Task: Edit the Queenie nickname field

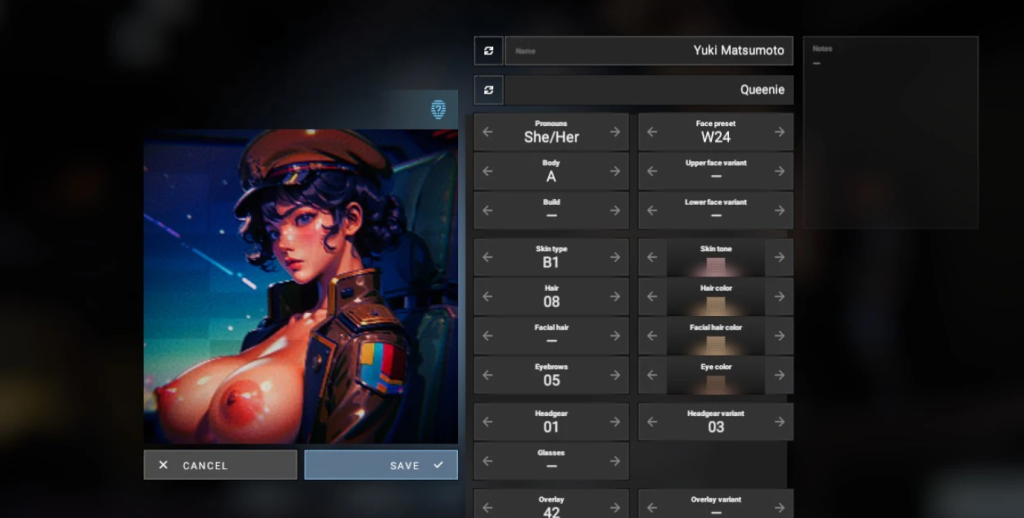Action: click(x=649, y=90)
